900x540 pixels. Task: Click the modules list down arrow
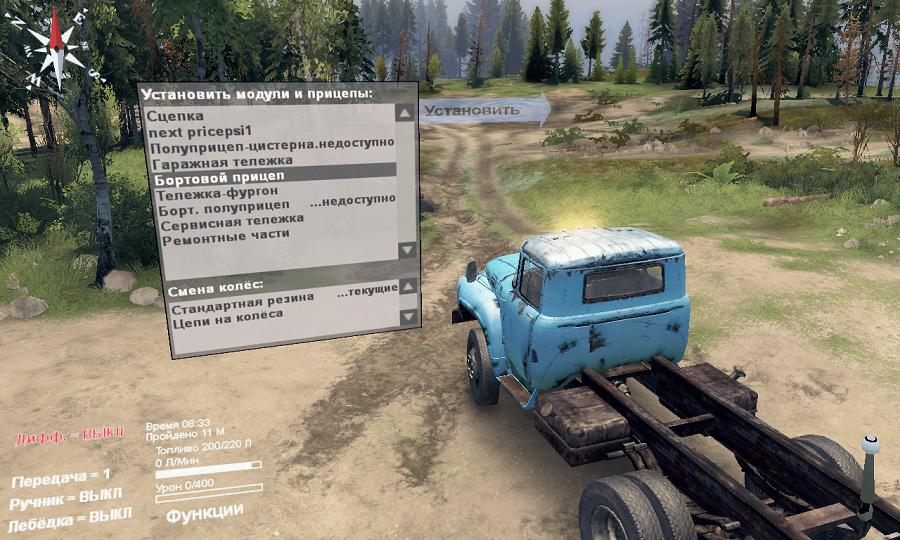pyautogui.click(x=405, y=249)
